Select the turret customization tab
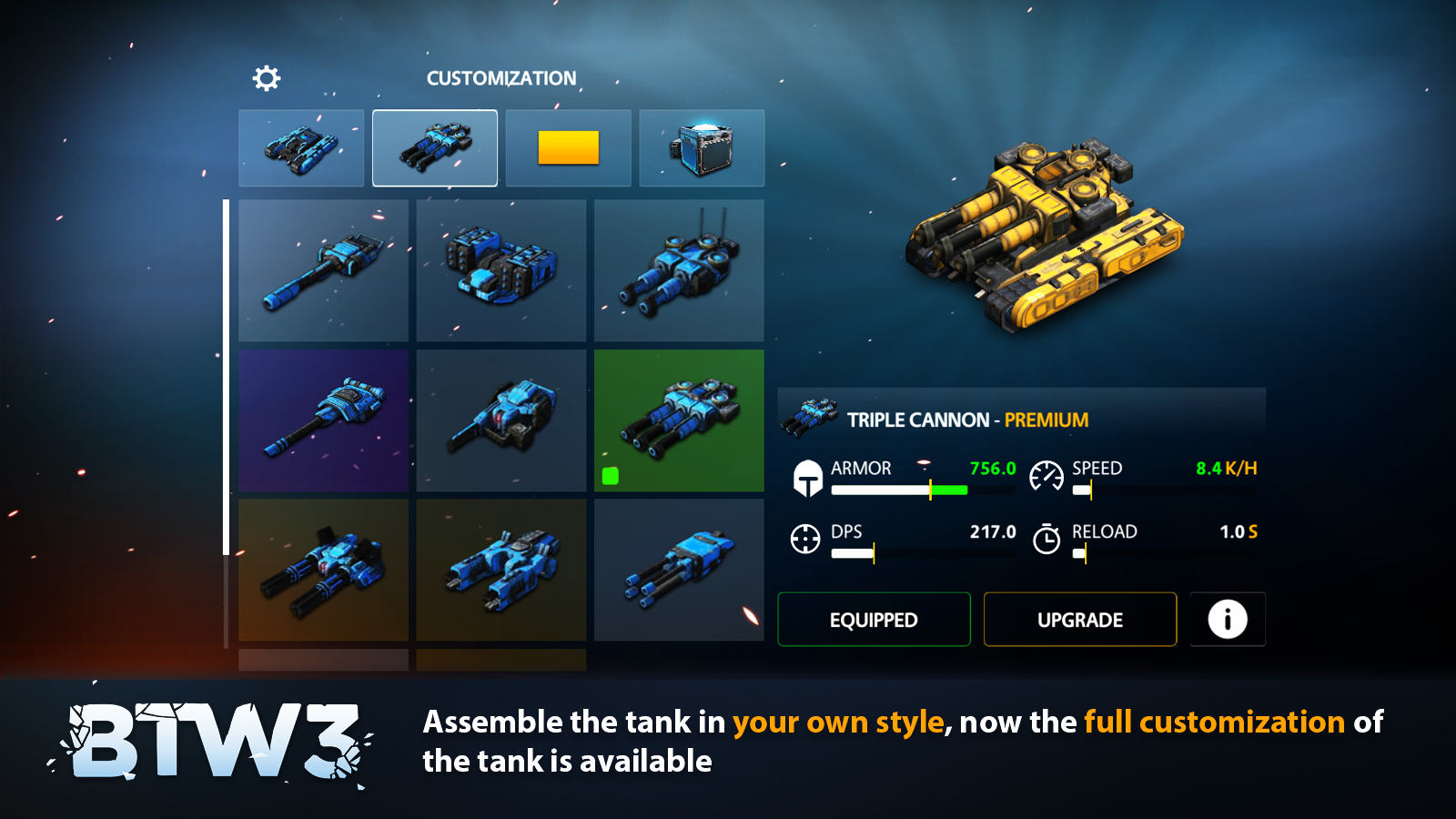Image resolution: width=1456 pixels, height=819 pixels. (434, 147)
